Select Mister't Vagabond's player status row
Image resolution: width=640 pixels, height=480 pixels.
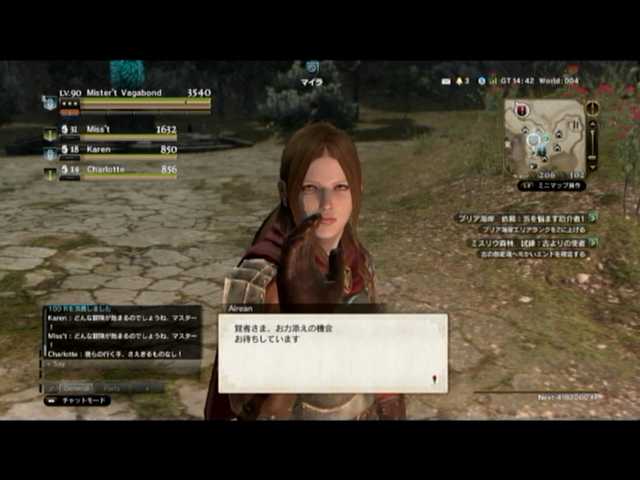(x=130, y=100)
